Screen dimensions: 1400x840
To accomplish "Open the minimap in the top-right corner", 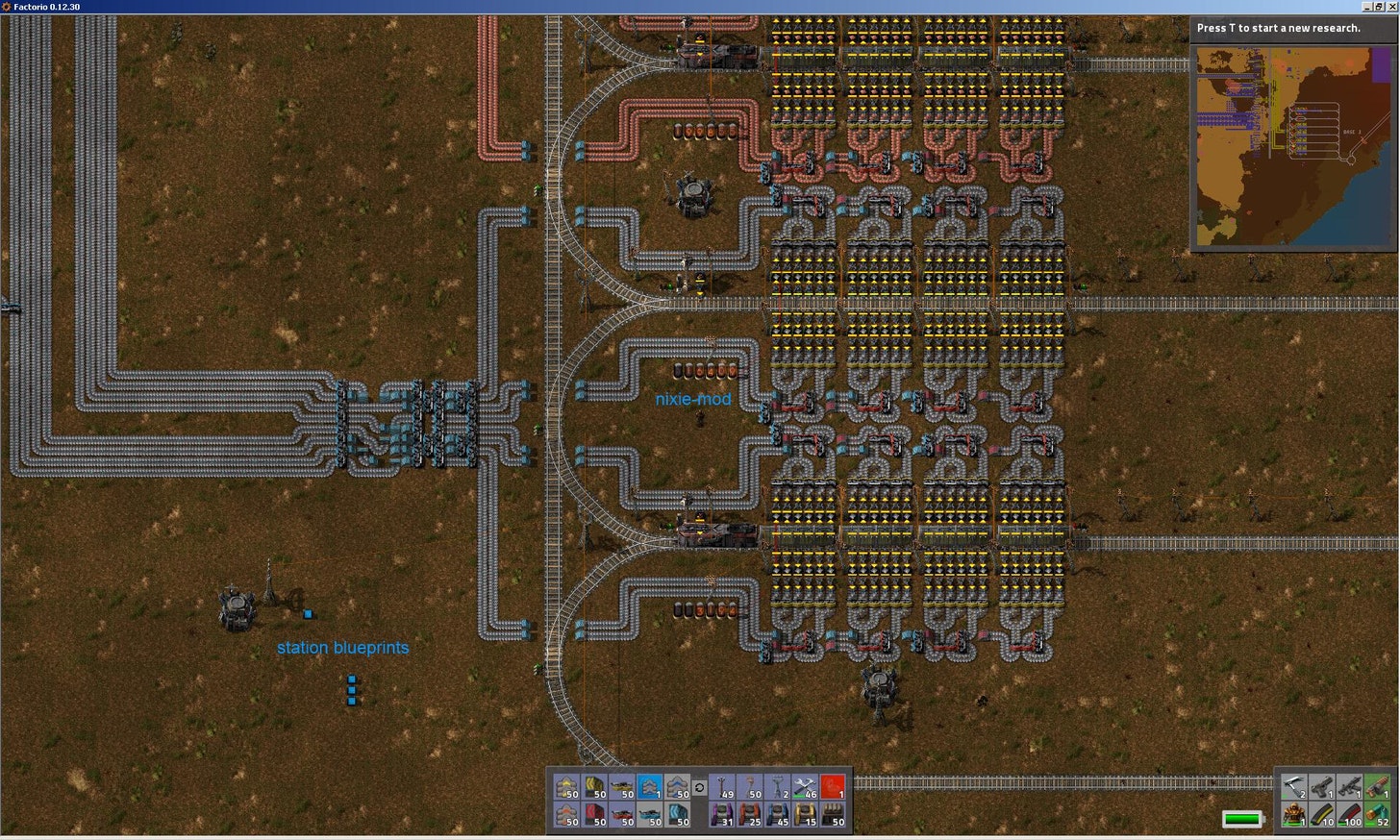I will point(1293,144).
